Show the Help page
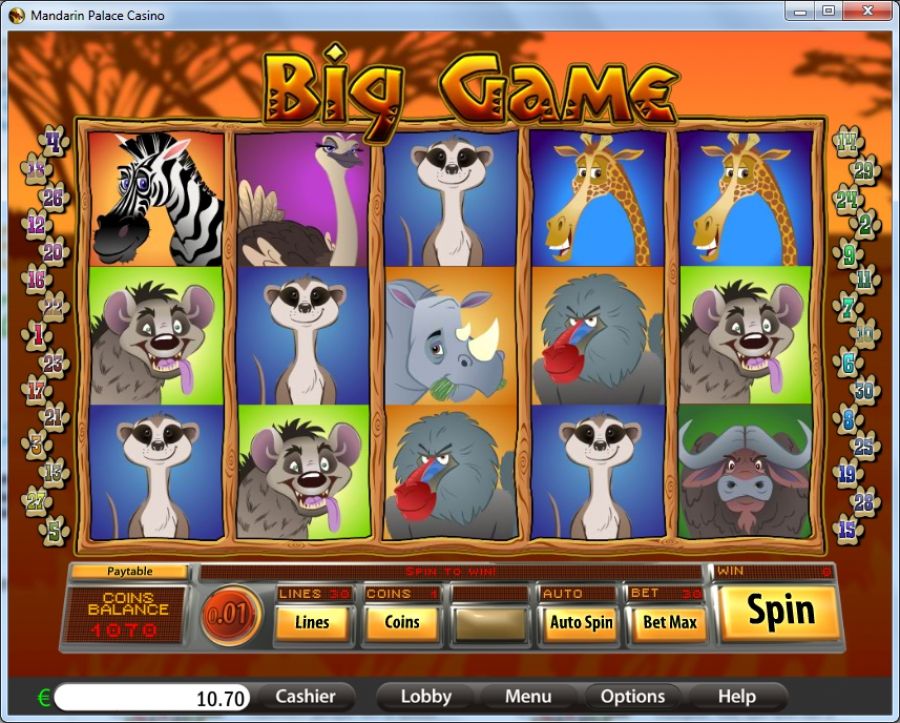Image resolution: width=900 pixels, height=723 pixels. click(736, 696)
